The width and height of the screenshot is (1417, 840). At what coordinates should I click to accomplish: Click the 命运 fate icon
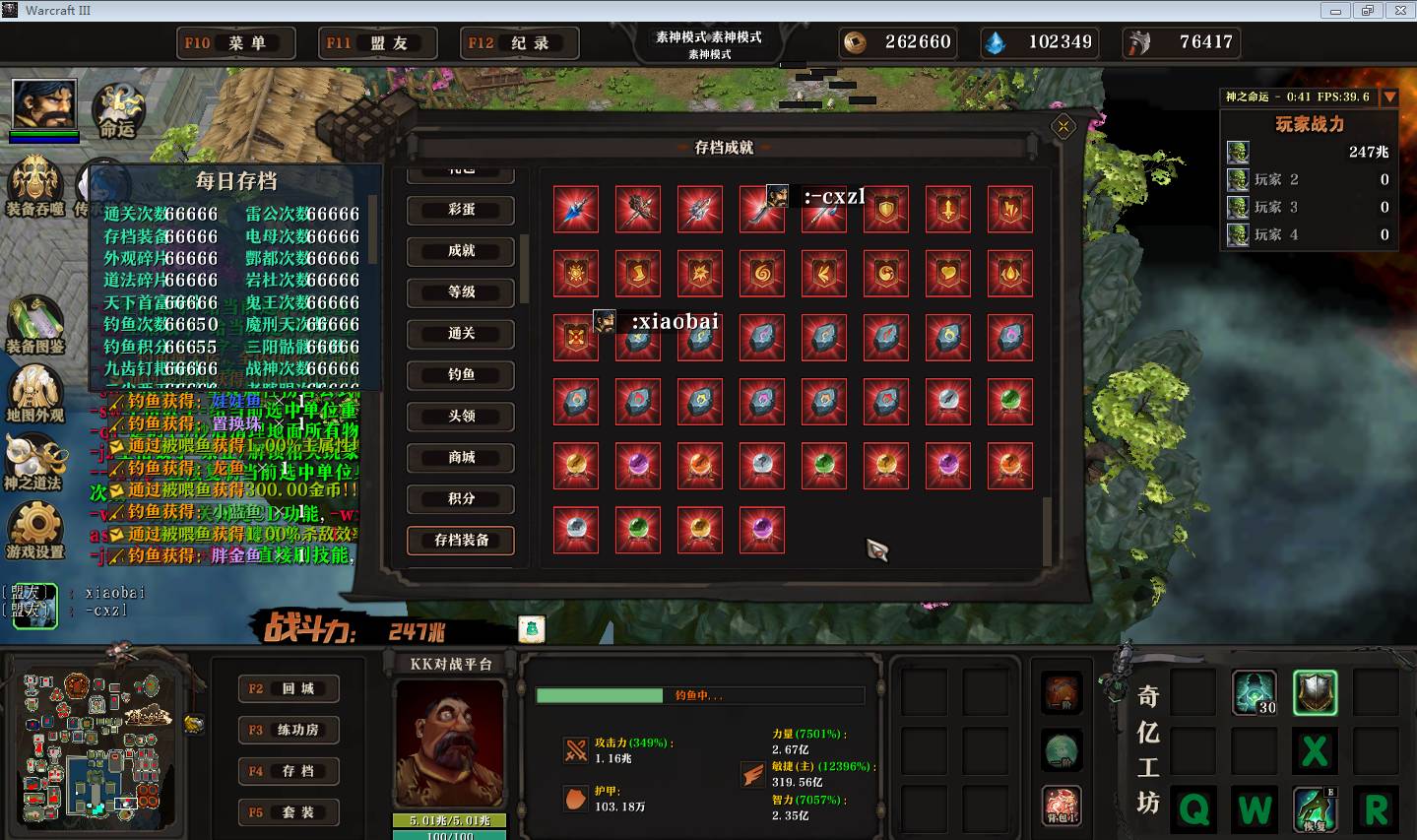click(117, 110)
